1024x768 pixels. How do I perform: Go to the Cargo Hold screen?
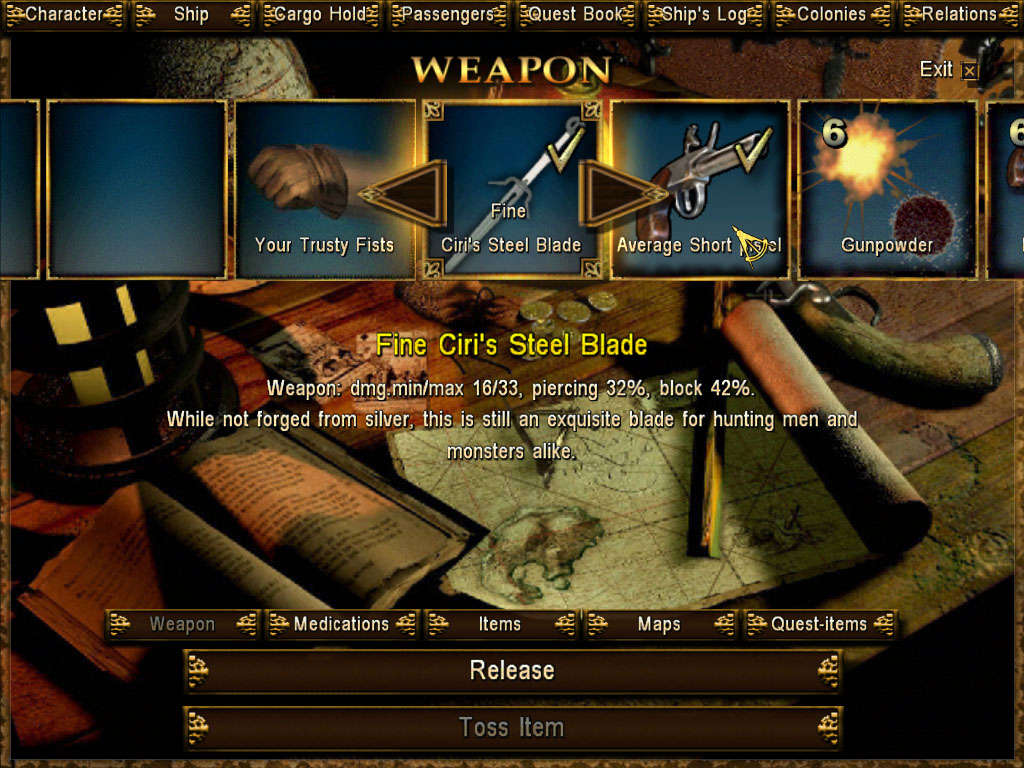[x=320, y=14]
